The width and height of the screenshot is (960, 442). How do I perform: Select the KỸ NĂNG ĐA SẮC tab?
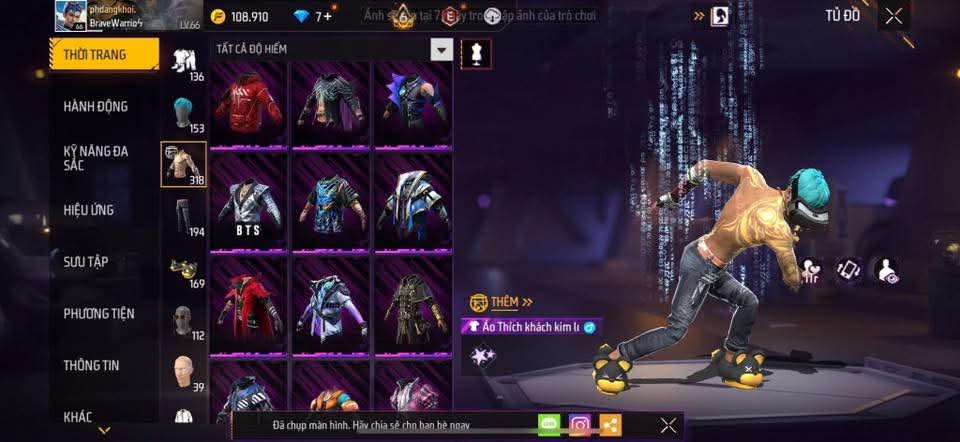(x=96, y=158)
